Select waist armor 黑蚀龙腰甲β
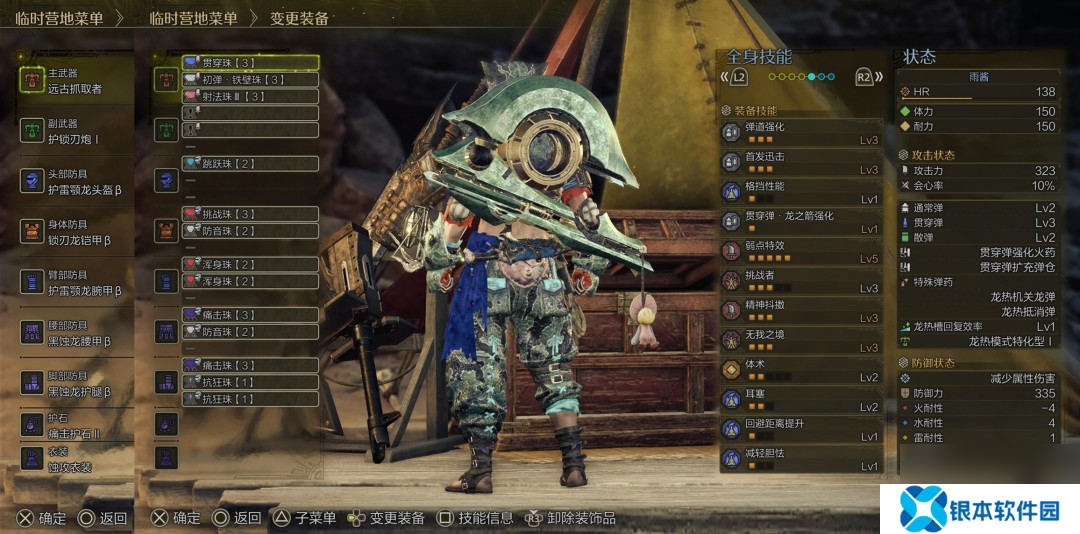The width and height of the screenshot is (1080, 534). (75, 333)
